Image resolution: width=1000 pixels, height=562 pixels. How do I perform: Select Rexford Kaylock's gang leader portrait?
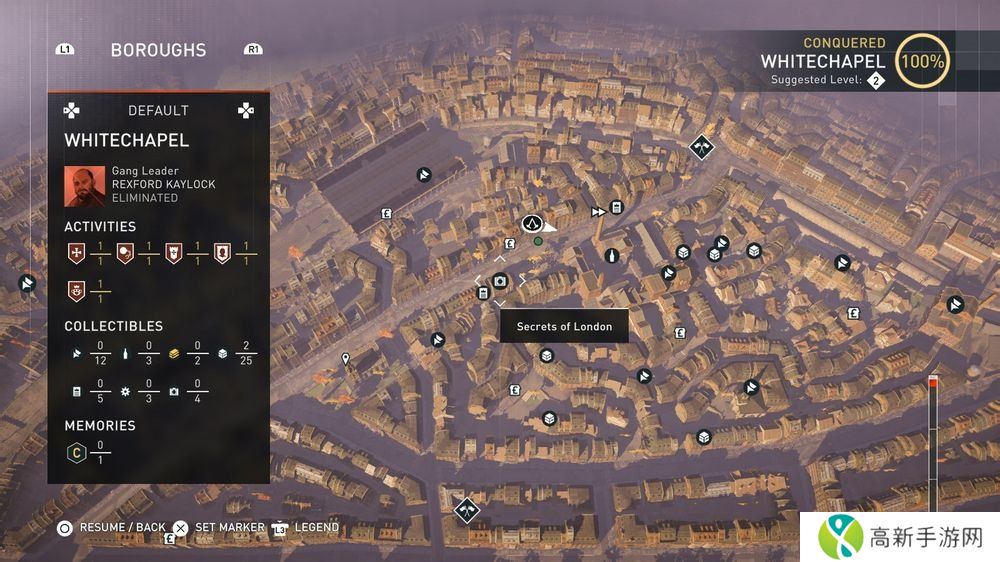tap(84, 185)
